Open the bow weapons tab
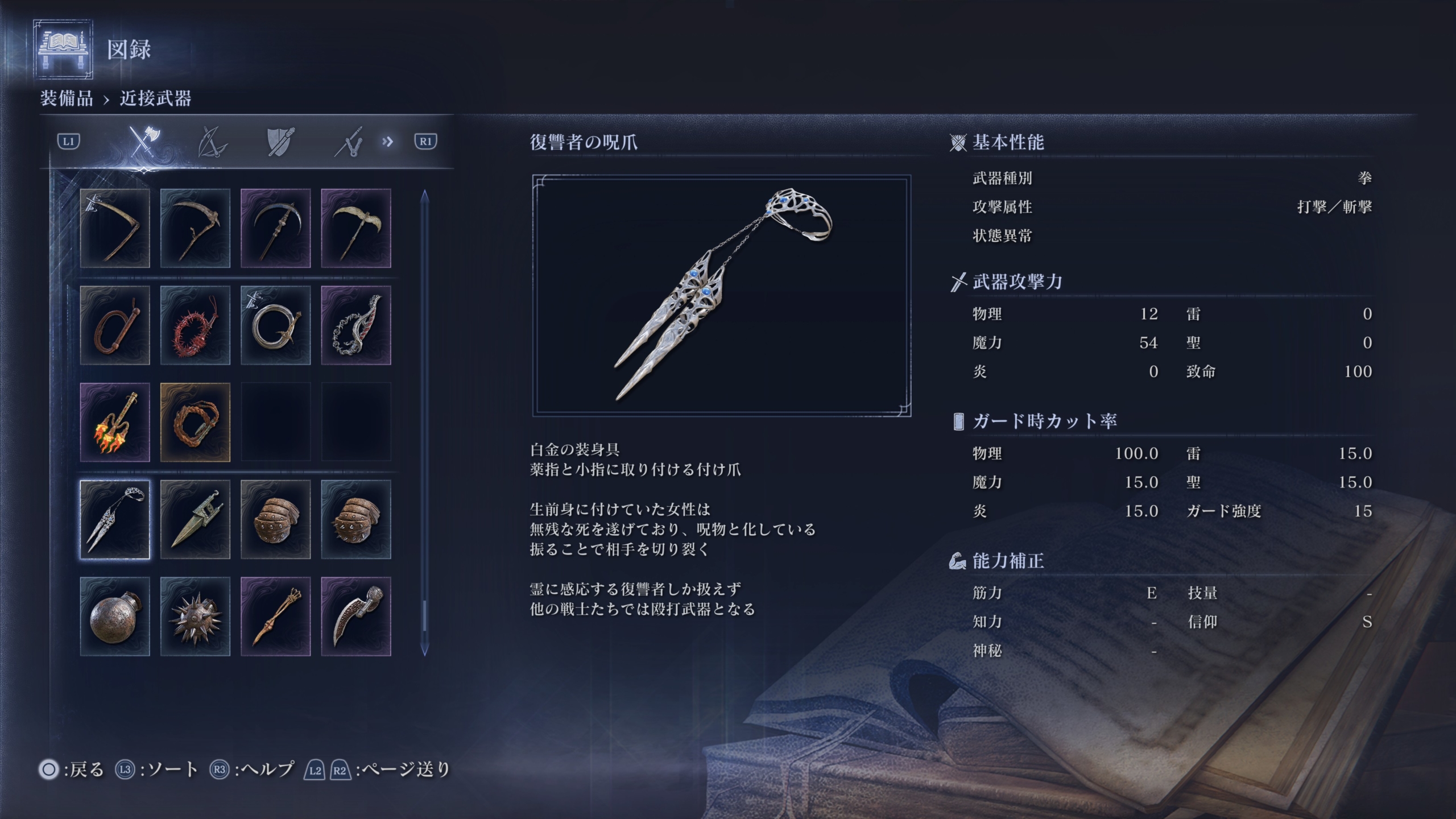 pyautogui.click(x=212, y=142)
